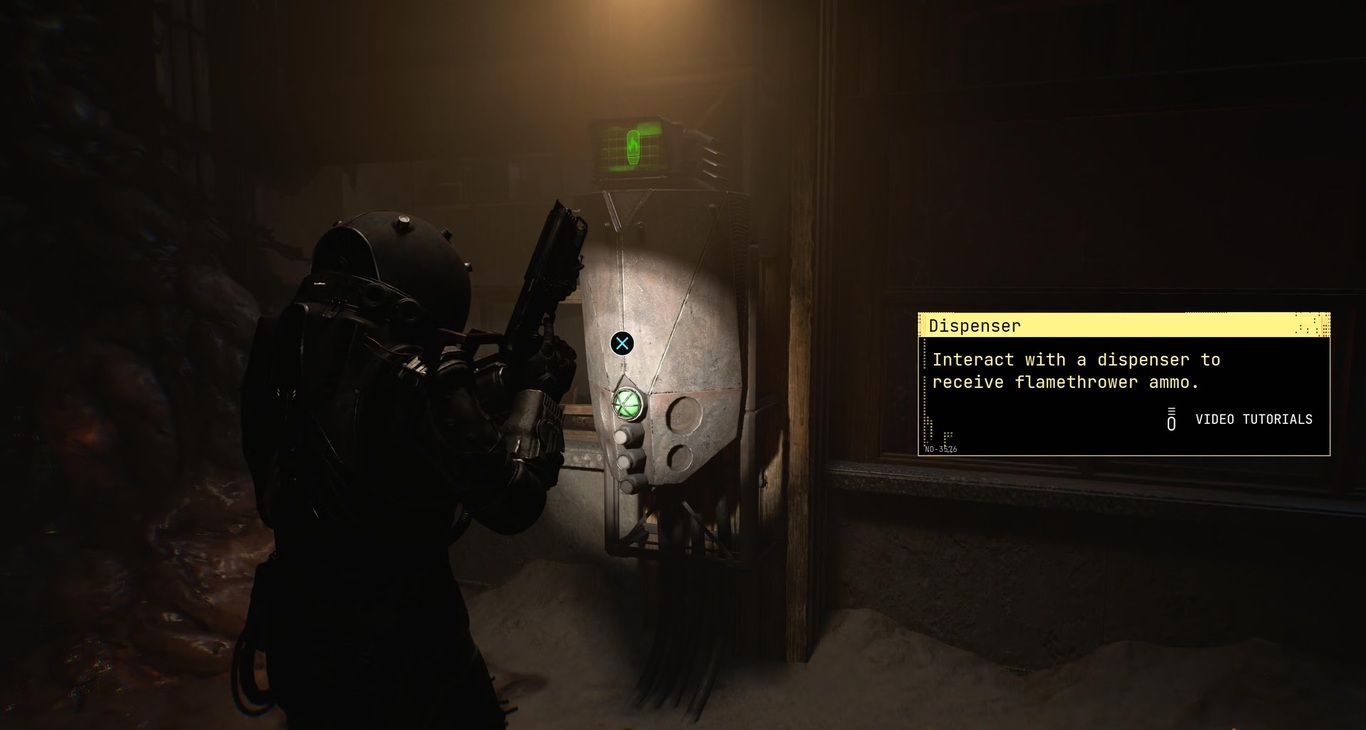Open the Video Tutorials link
The height and width of the screenshot is (730, 1366).
(1253, 419)
